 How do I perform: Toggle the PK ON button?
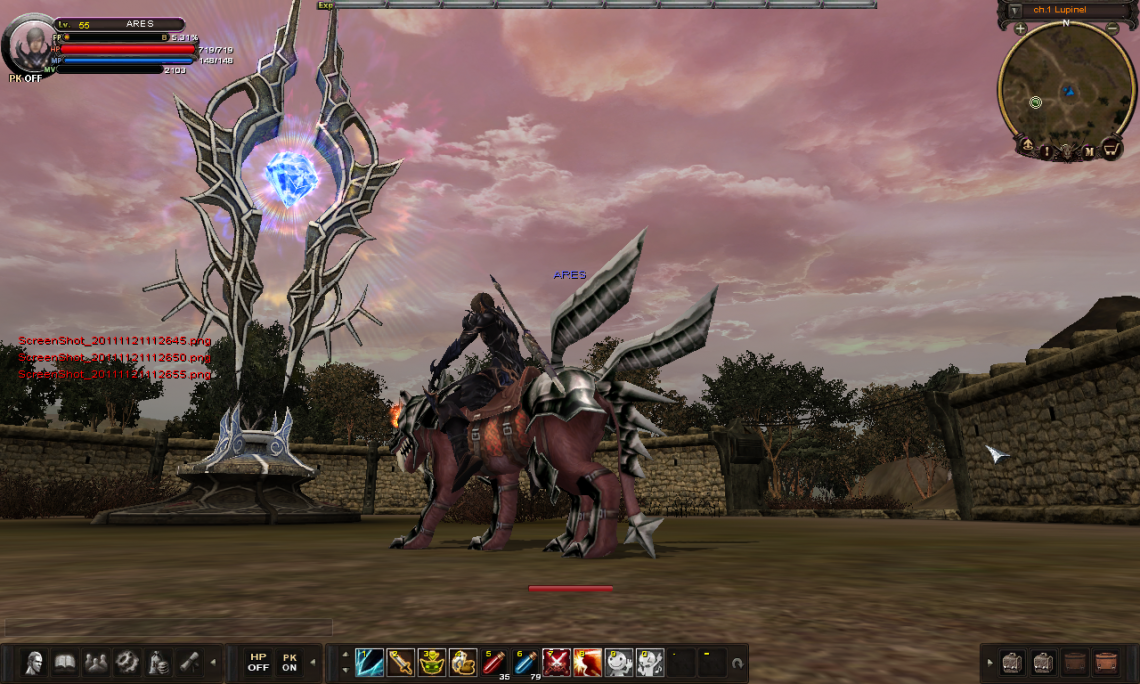[289, 662]
